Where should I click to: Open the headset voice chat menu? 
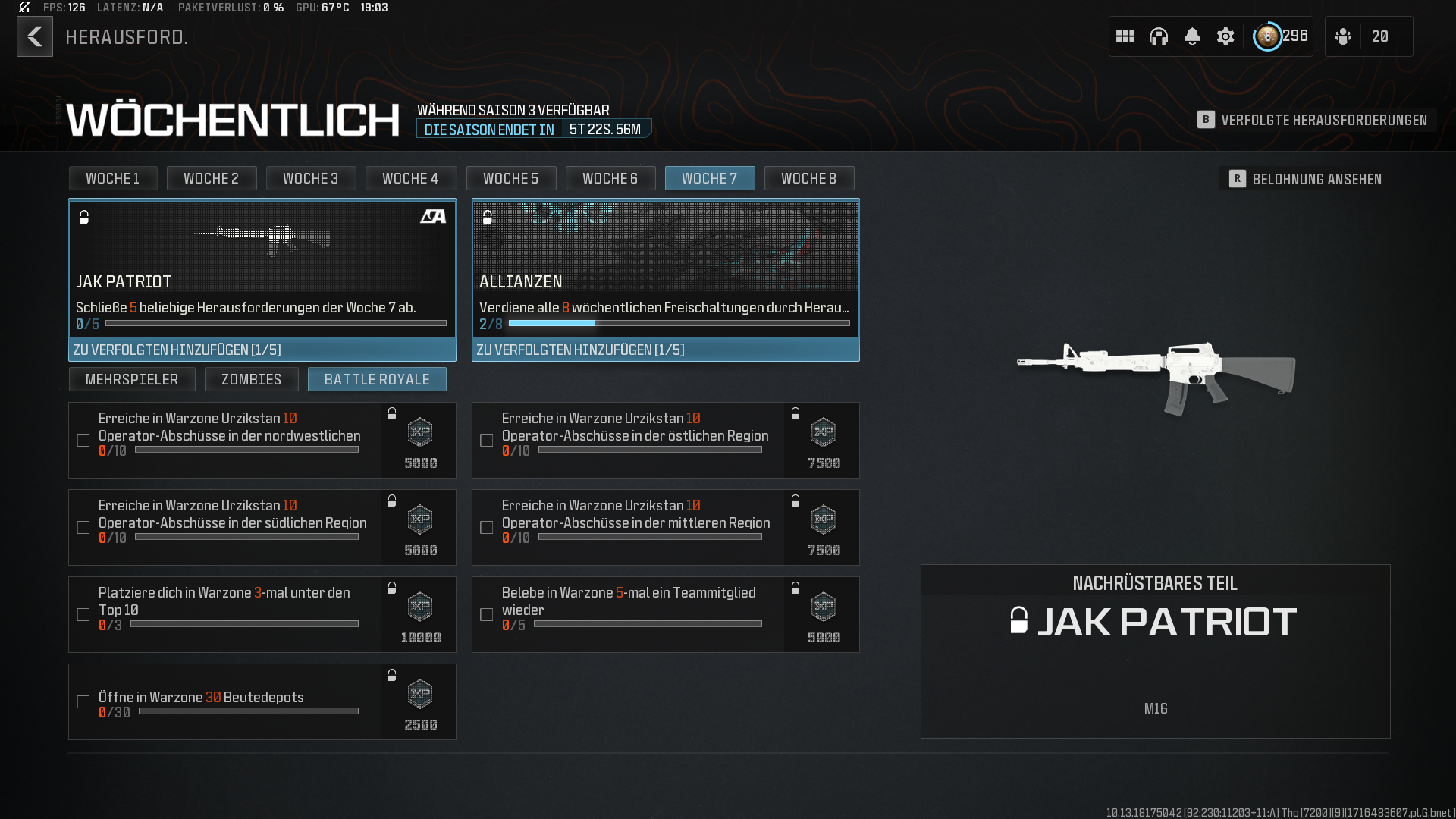[1159, 36]
